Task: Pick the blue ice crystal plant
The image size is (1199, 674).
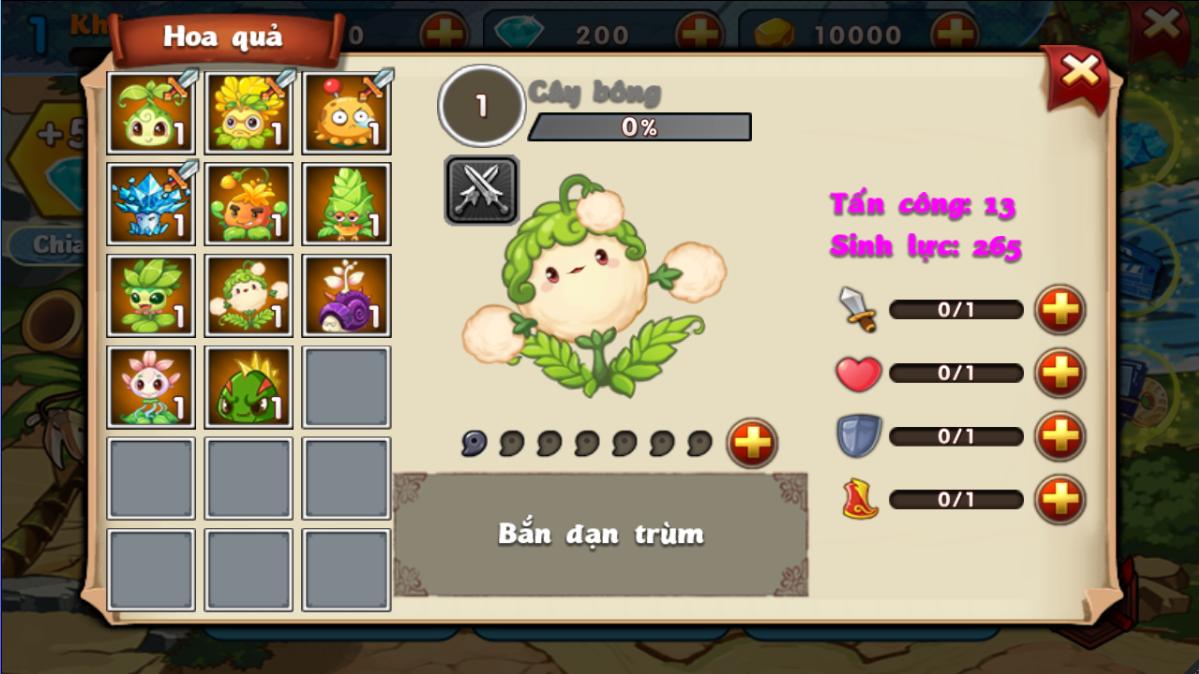Action: [x=150, y=204]
